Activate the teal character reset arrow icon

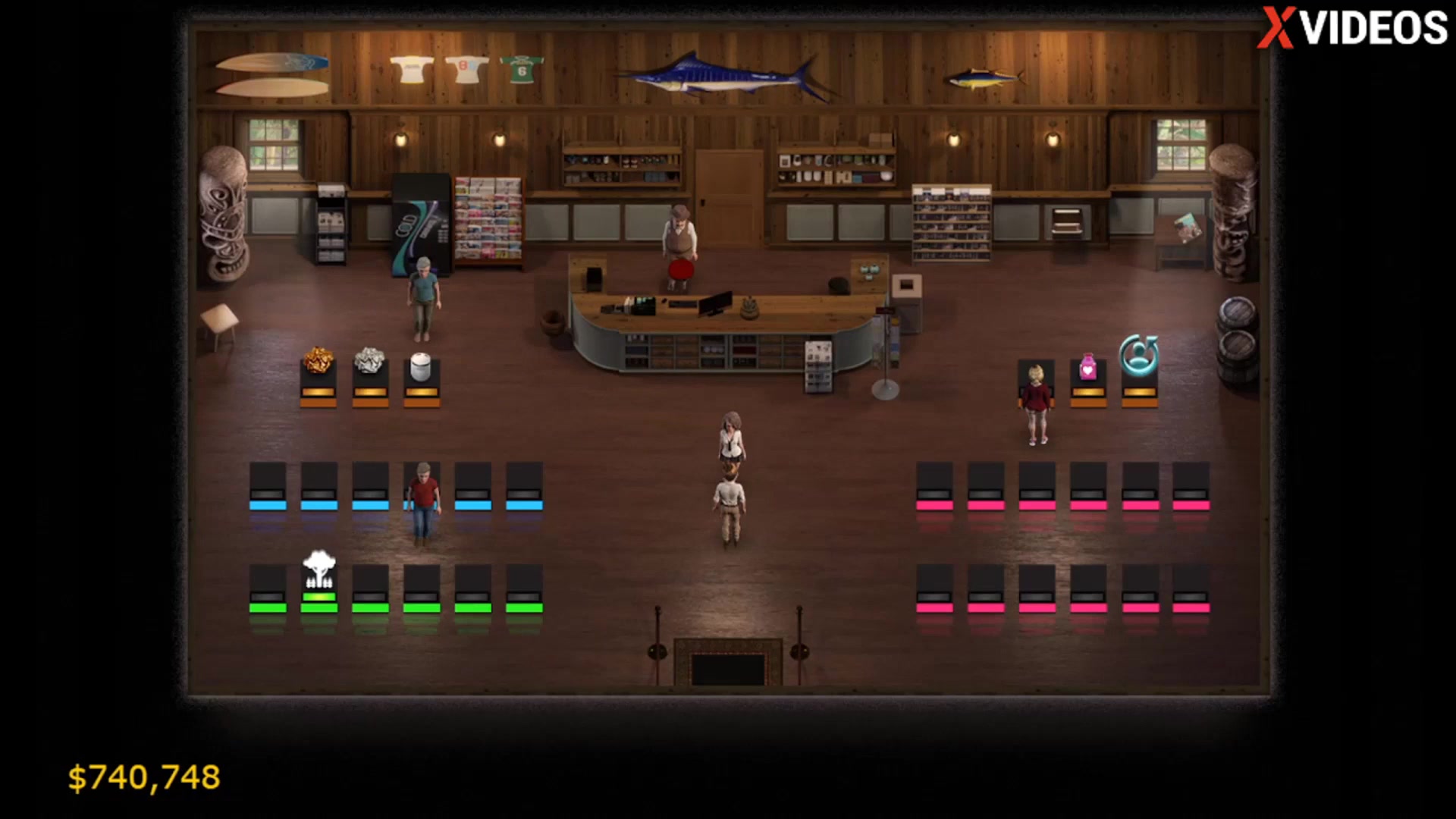click(x=1139, y=355)
